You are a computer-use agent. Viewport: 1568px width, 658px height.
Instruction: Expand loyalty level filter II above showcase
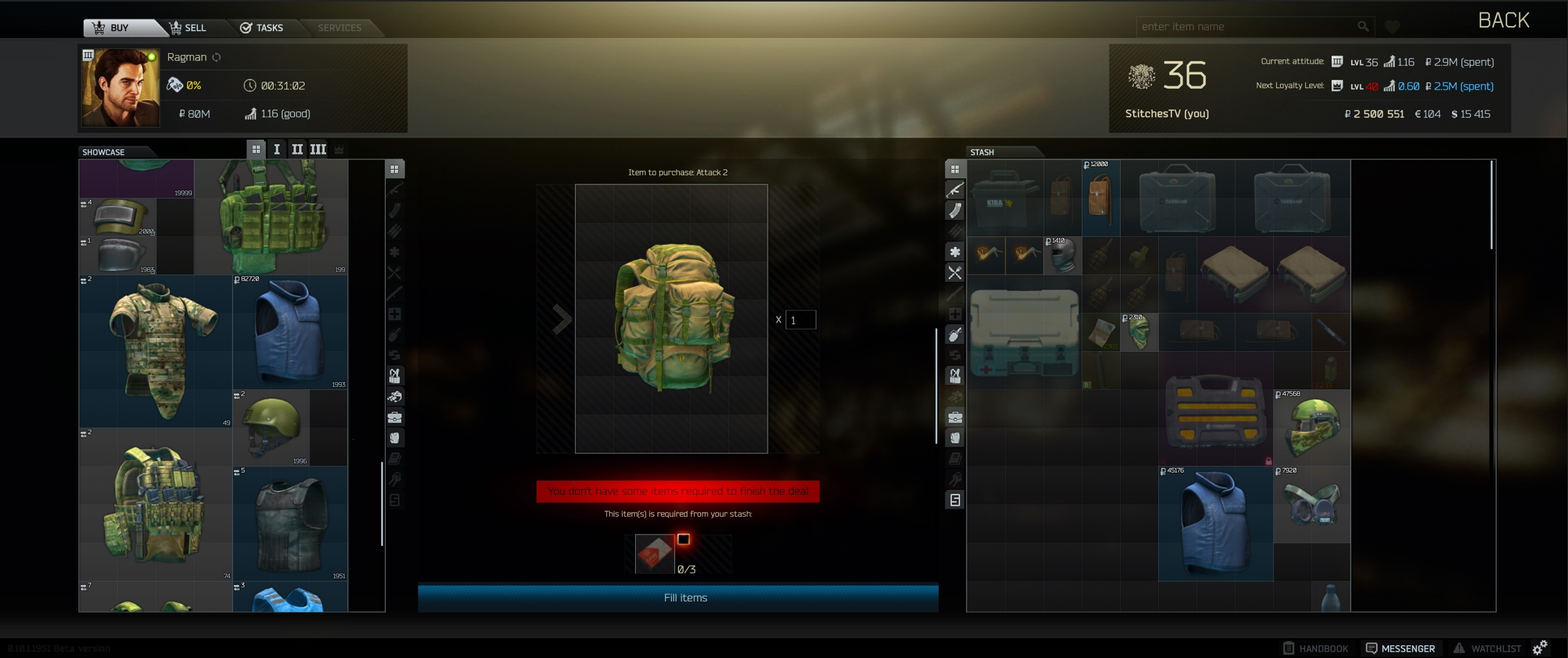pyautogui.click(x=297, y=149)
